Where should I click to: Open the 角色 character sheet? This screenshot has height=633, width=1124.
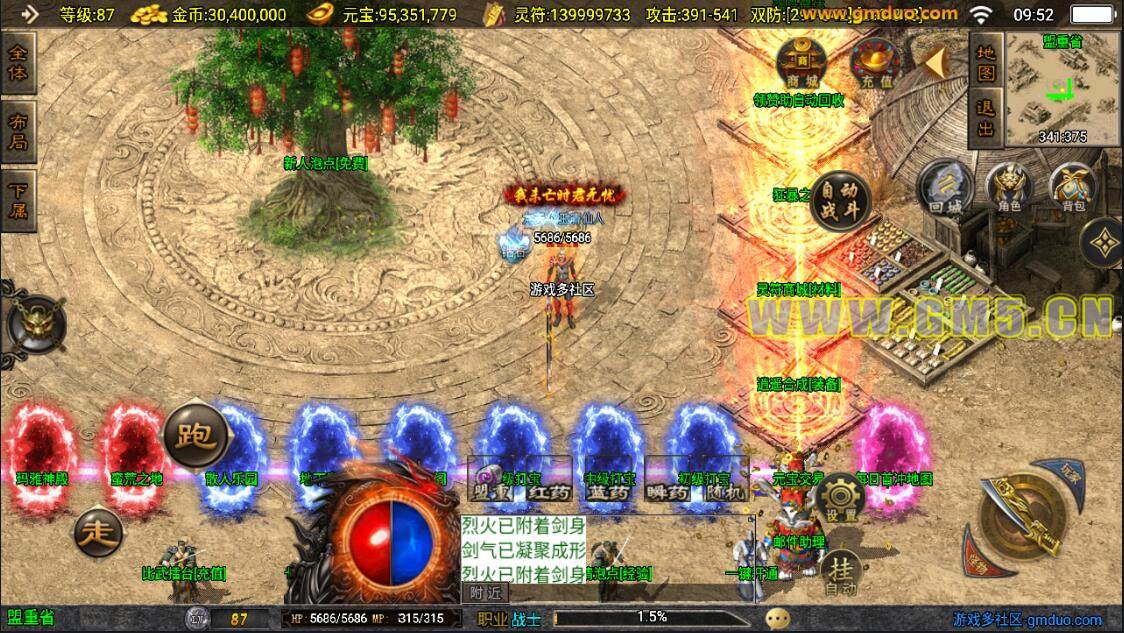point(1010,188)
